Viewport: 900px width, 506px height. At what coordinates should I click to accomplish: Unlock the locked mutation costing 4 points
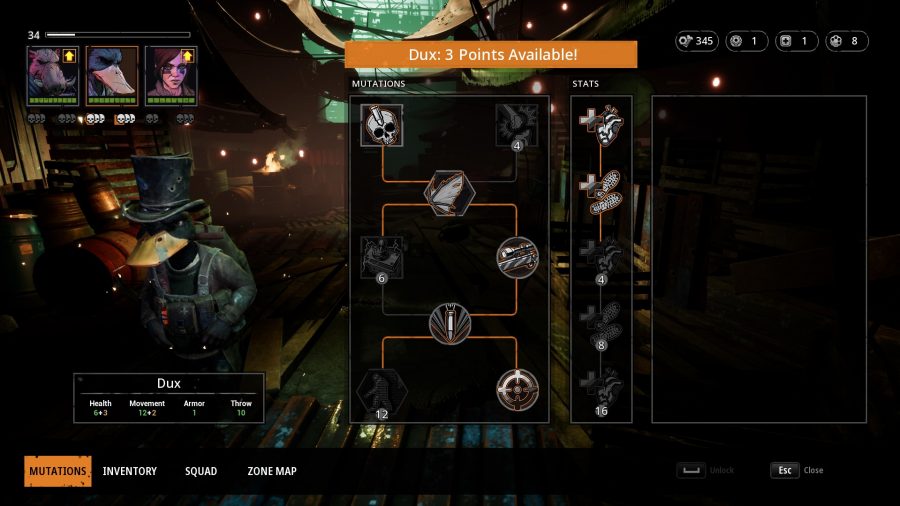[516, 126]
